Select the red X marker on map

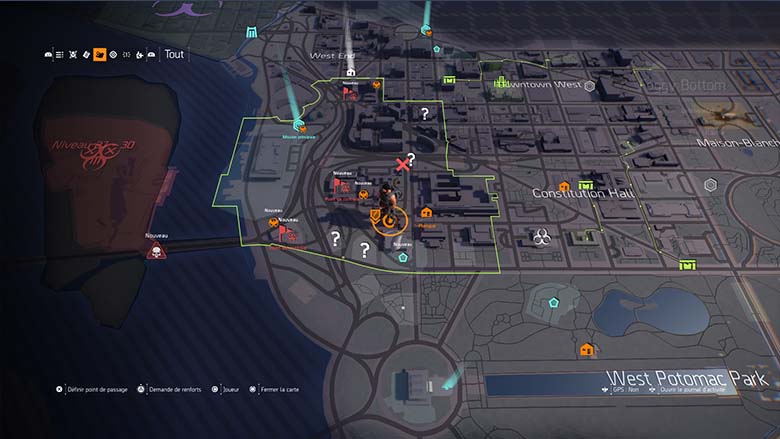403,164
